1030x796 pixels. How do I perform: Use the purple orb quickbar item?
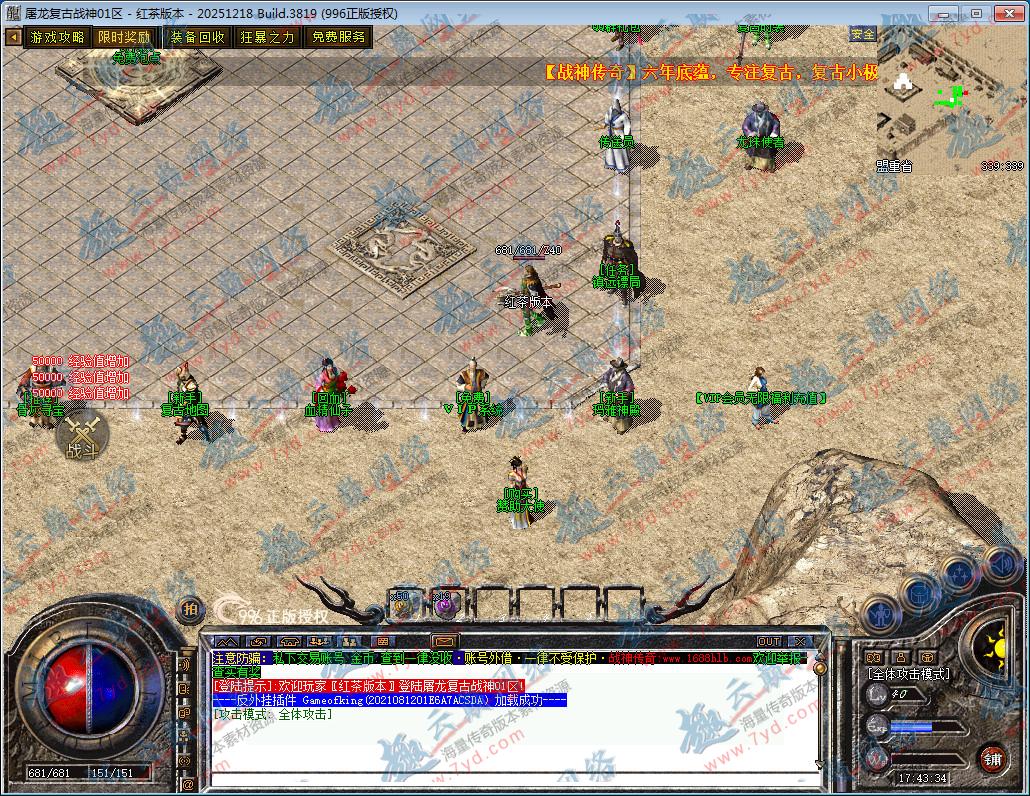coord(442,603)
